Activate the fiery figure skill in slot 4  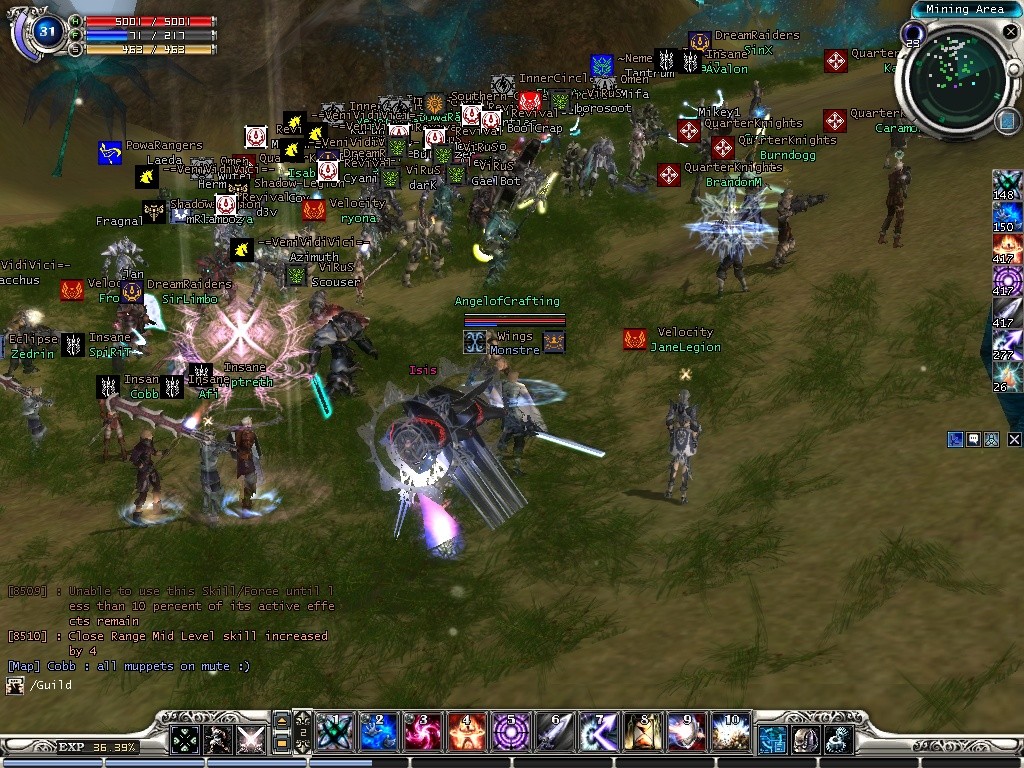click(x=466, y=733)
